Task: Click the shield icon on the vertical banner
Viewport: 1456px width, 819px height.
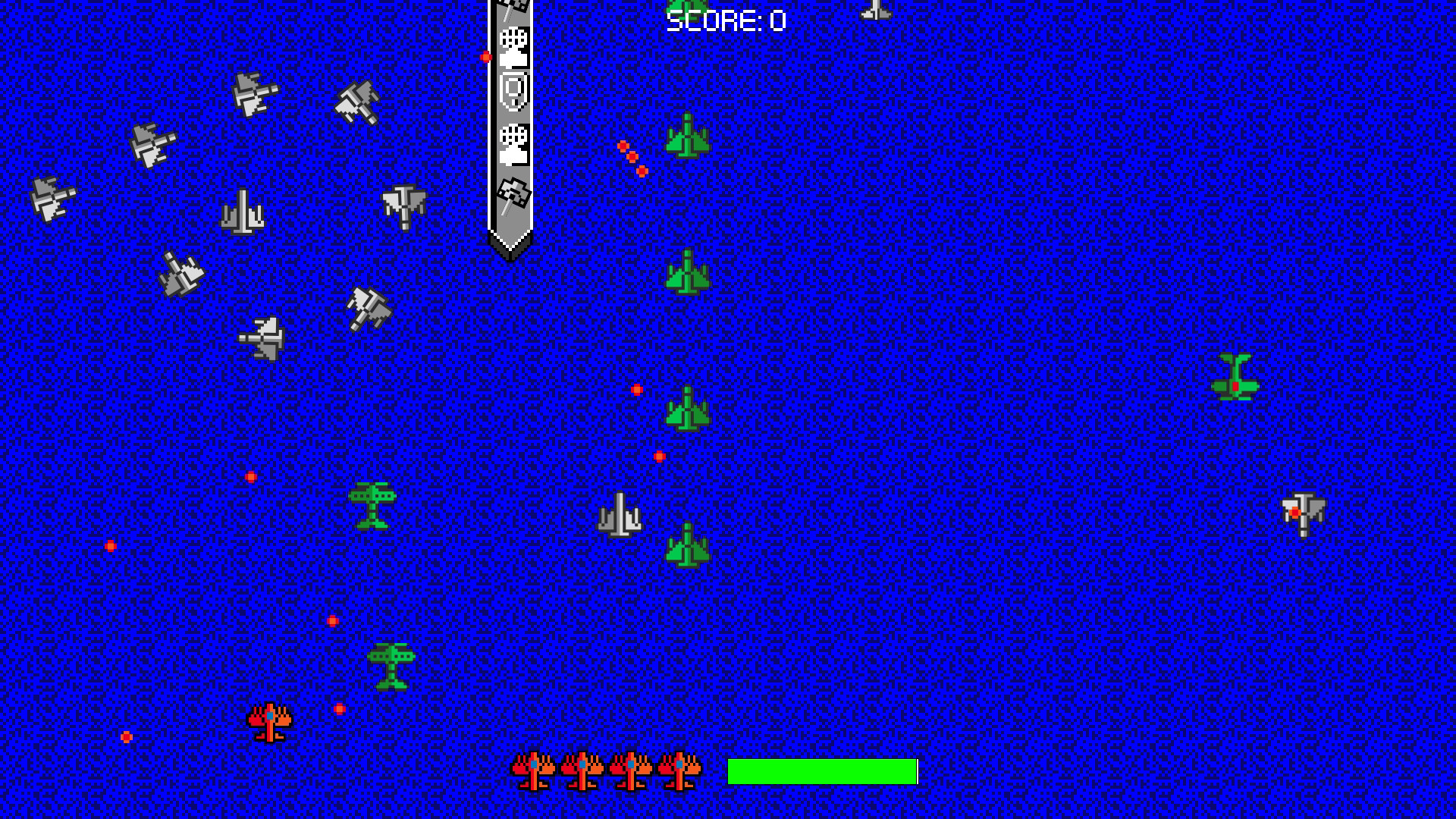Action: 513,93
